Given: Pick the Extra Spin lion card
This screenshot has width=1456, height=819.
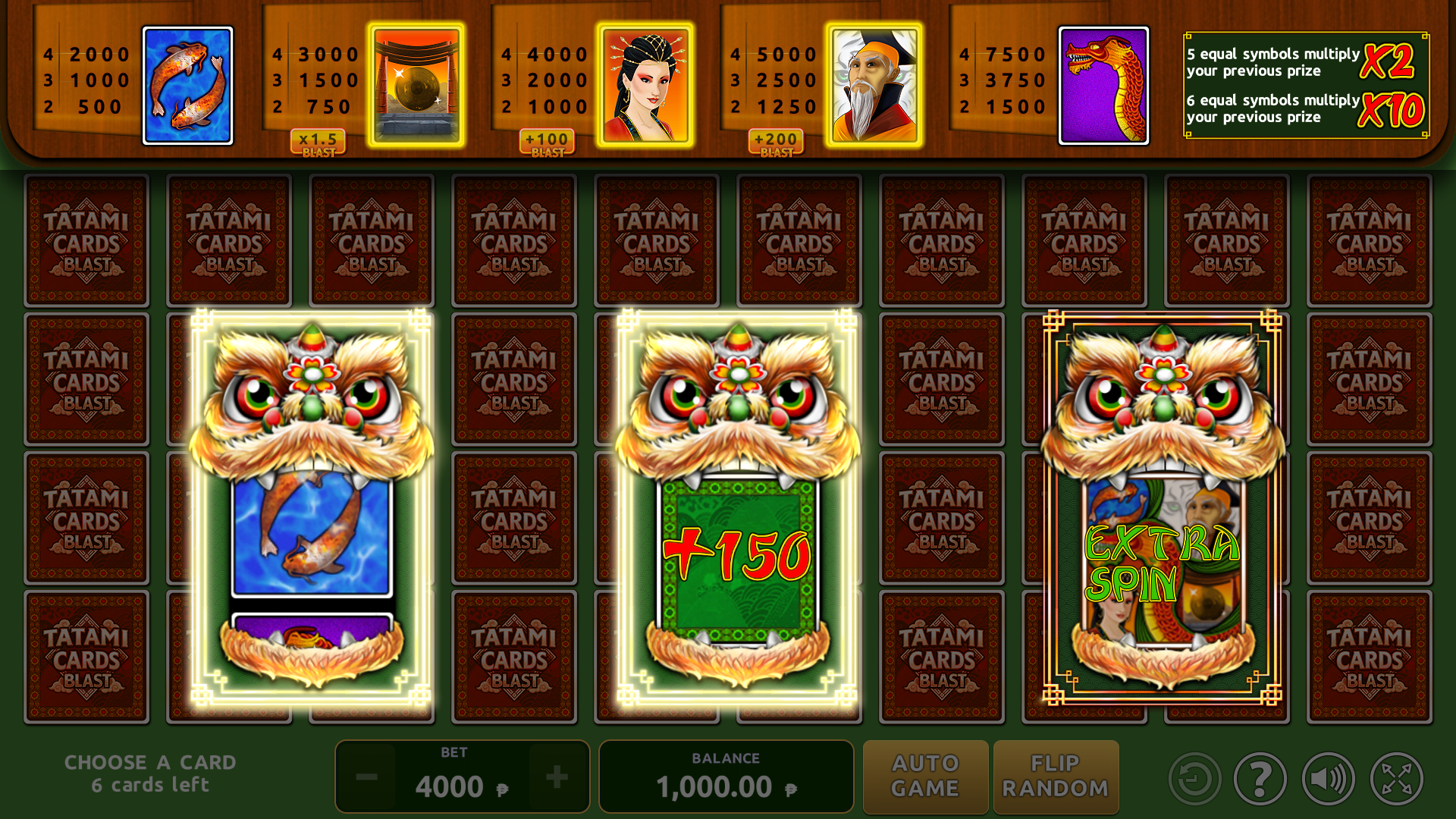Looking at the screenshot, I should [1162, 507].
